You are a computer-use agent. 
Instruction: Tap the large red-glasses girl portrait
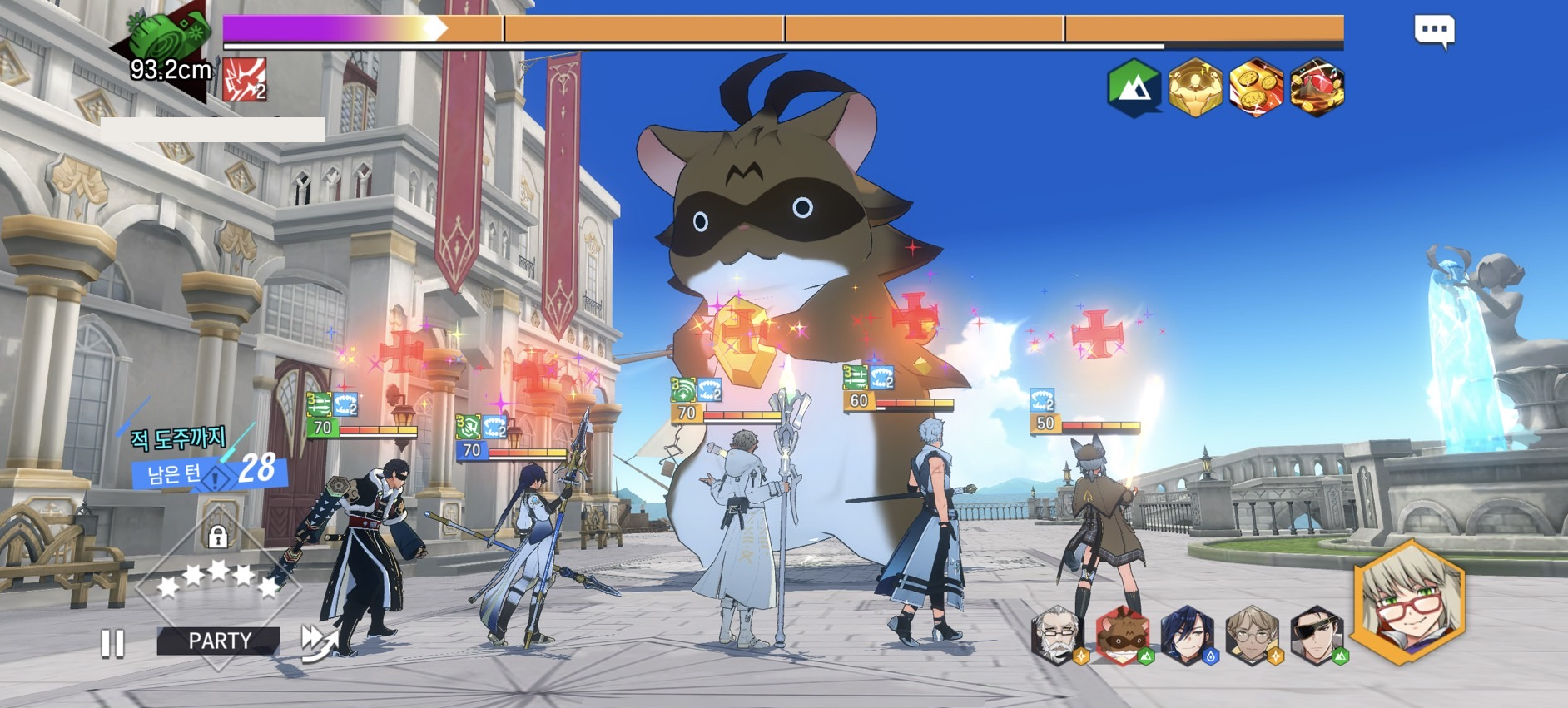[x=1408, y=601]
